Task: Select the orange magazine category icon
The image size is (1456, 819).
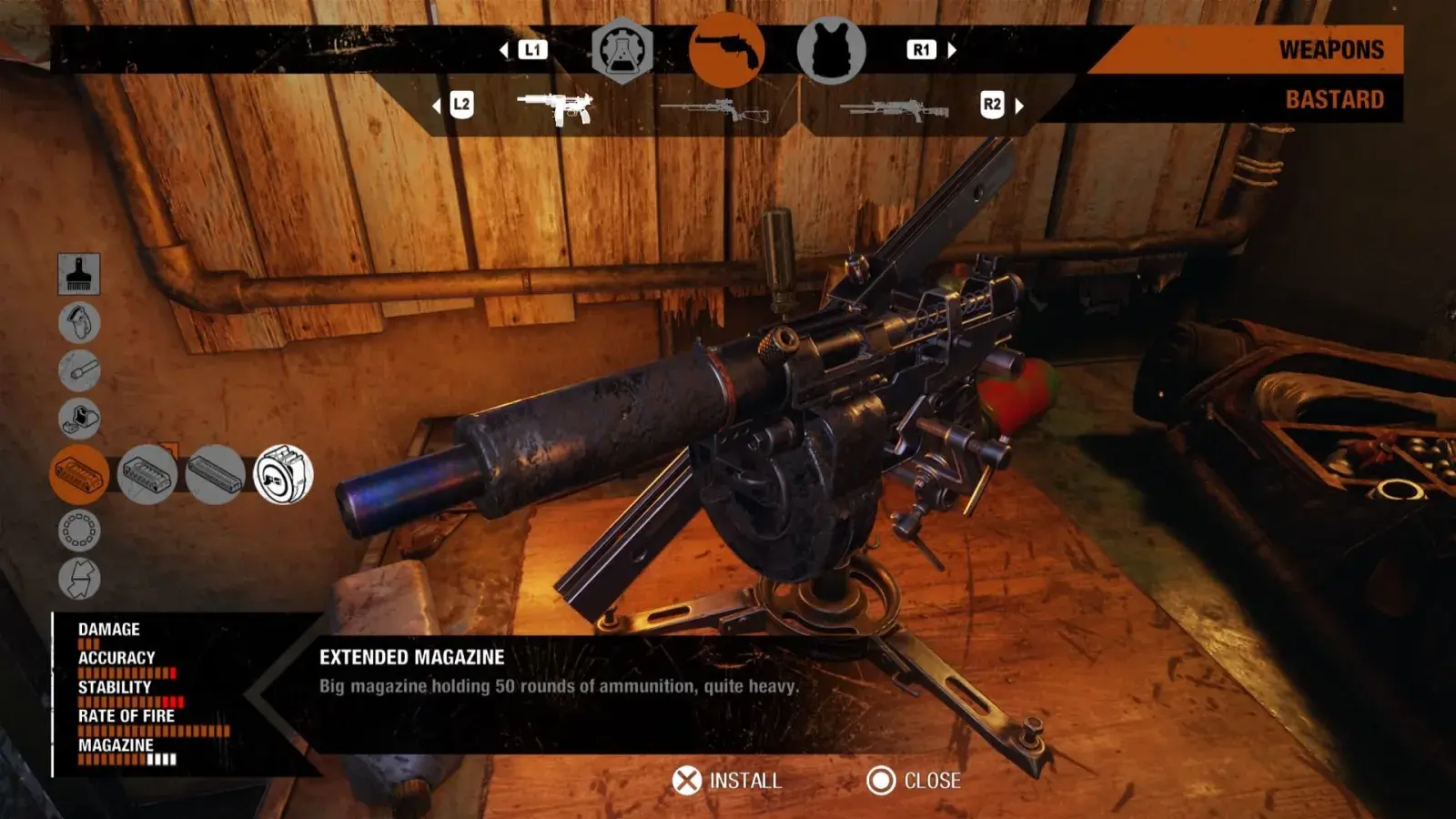Action: pyautogui.click(x=79, y=474)
